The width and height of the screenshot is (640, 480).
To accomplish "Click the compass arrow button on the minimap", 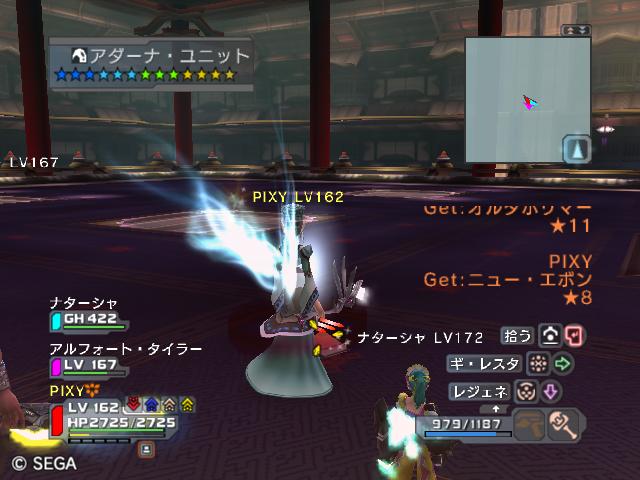I will 577,149.
